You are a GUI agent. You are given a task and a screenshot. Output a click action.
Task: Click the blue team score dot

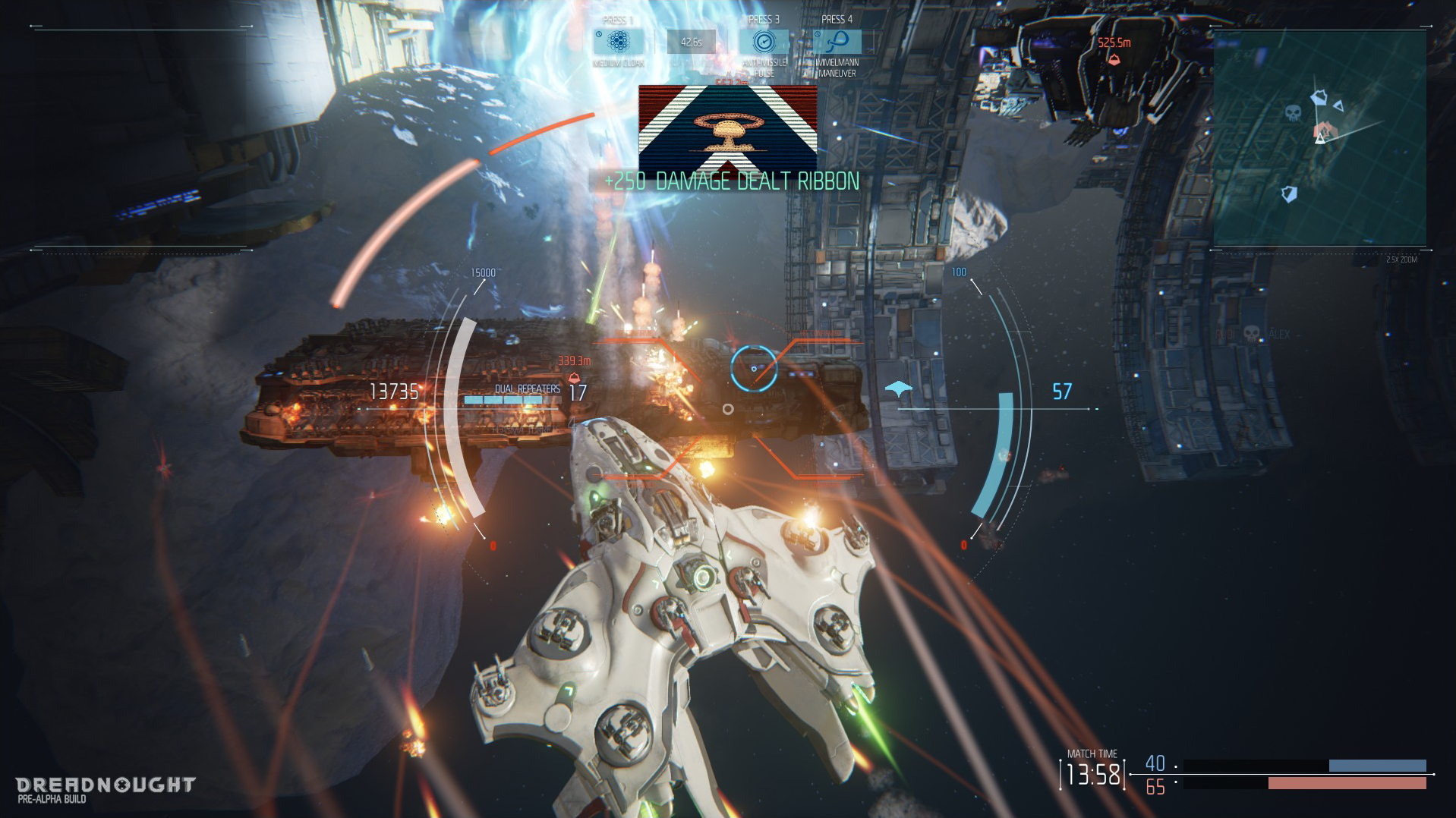[1175, 765]
